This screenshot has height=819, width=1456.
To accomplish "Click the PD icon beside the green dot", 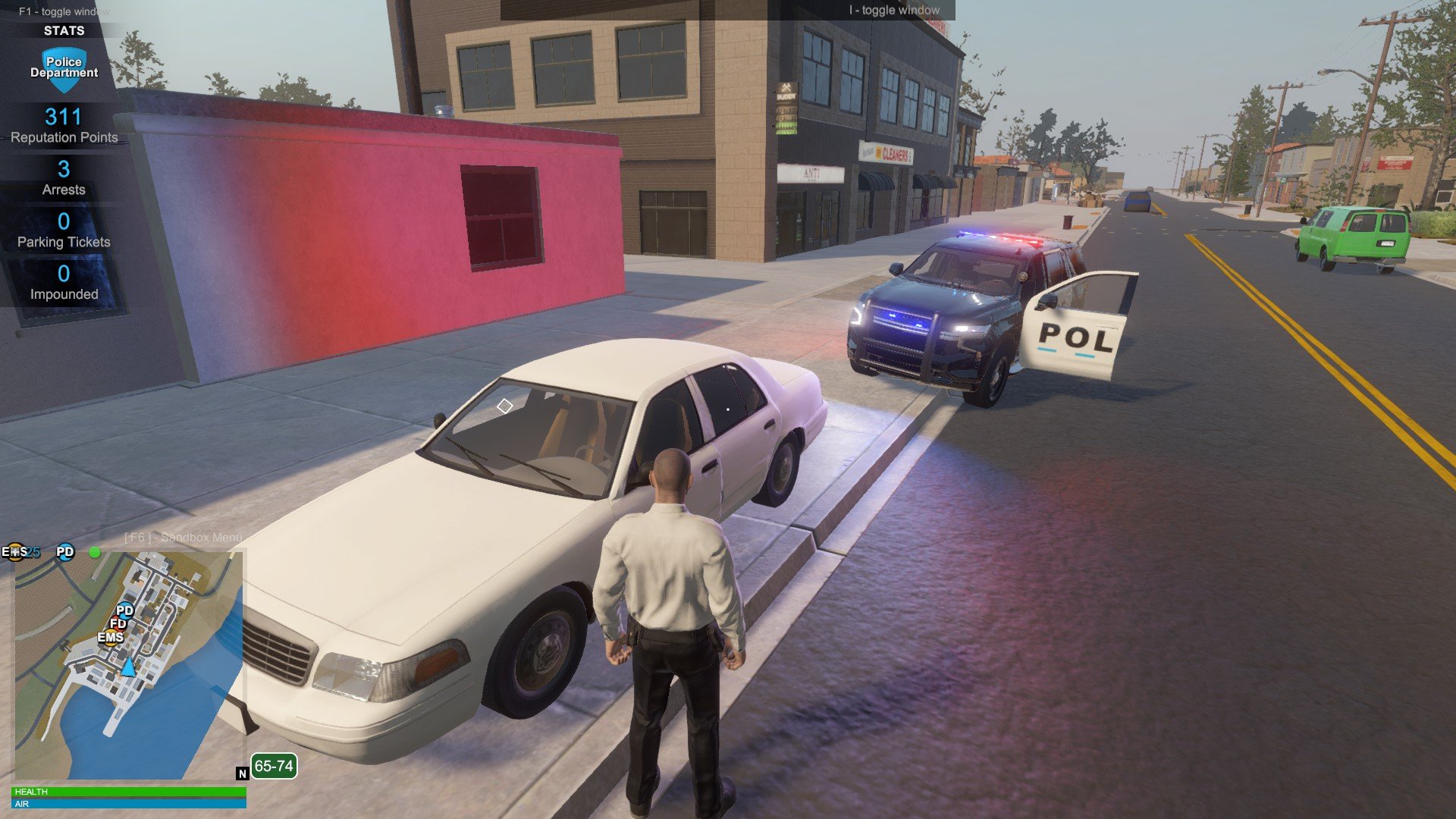I will 65,552.
